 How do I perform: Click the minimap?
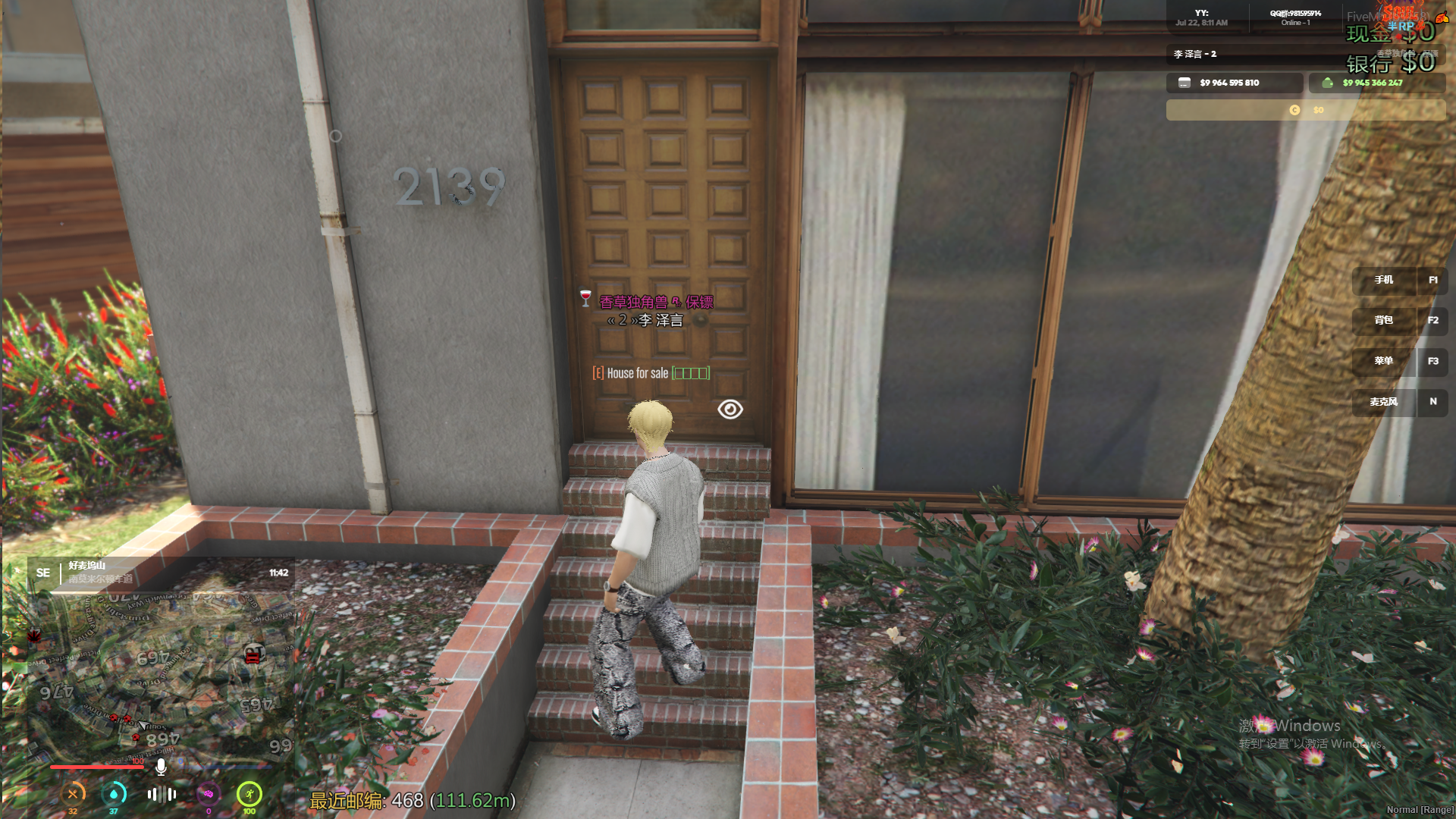[161, 675]
